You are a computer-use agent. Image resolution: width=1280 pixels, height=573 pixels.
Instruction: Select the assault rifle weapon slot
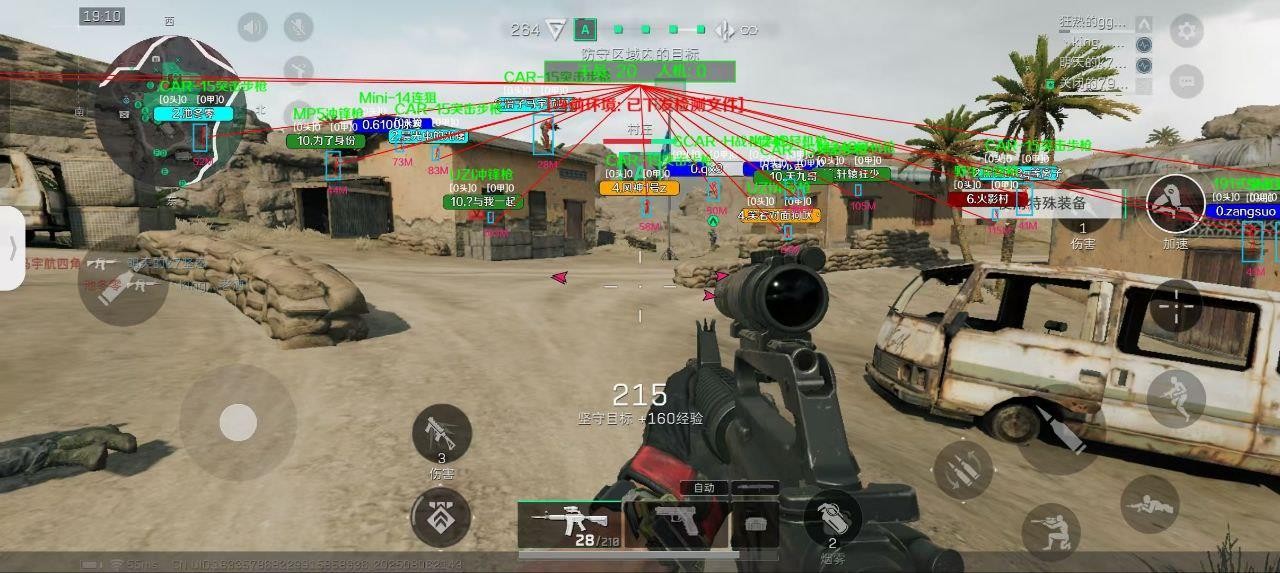[x=568, y=522]
